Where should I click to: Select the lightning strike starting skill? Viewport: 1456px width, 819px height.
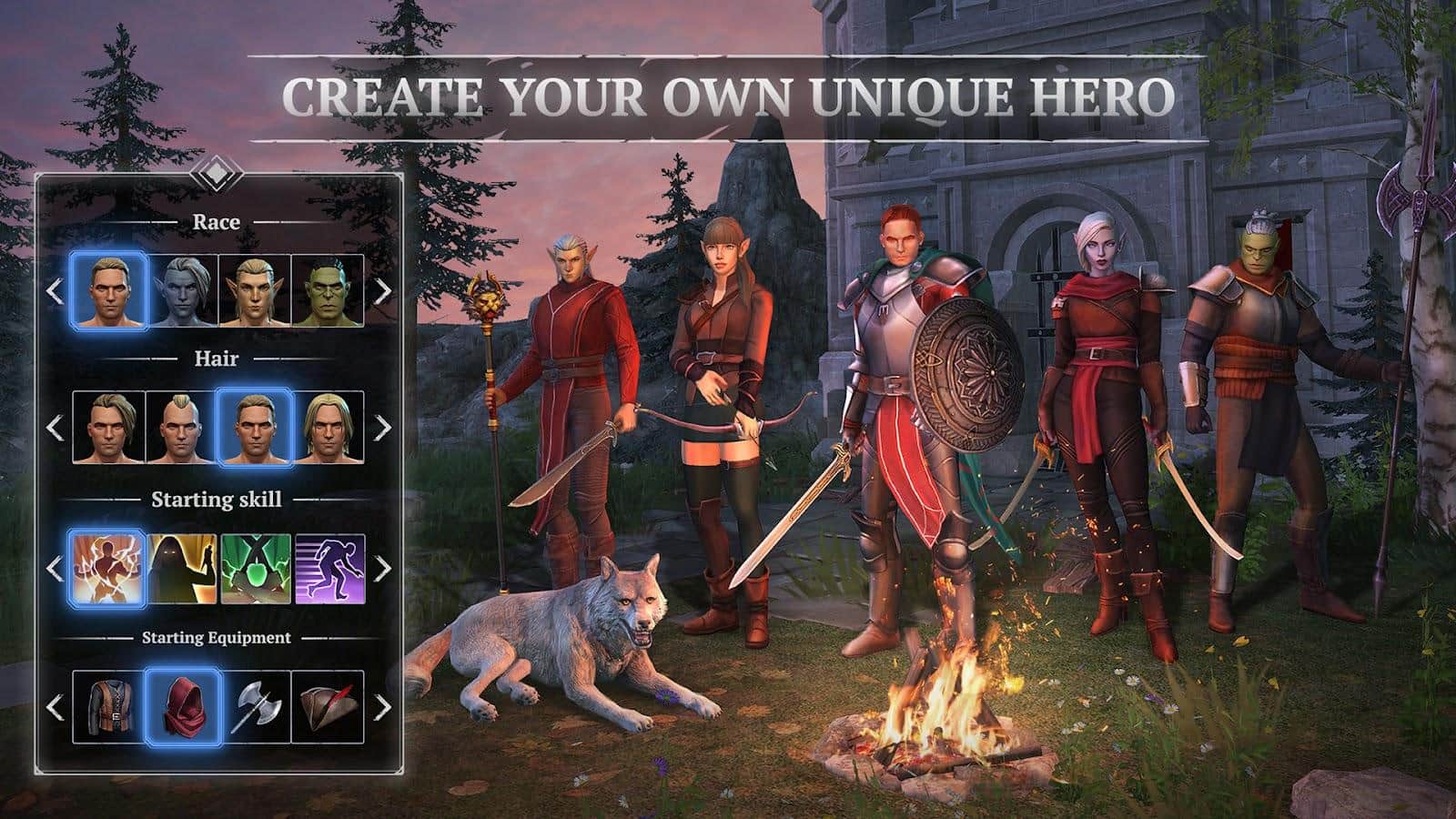105,569
